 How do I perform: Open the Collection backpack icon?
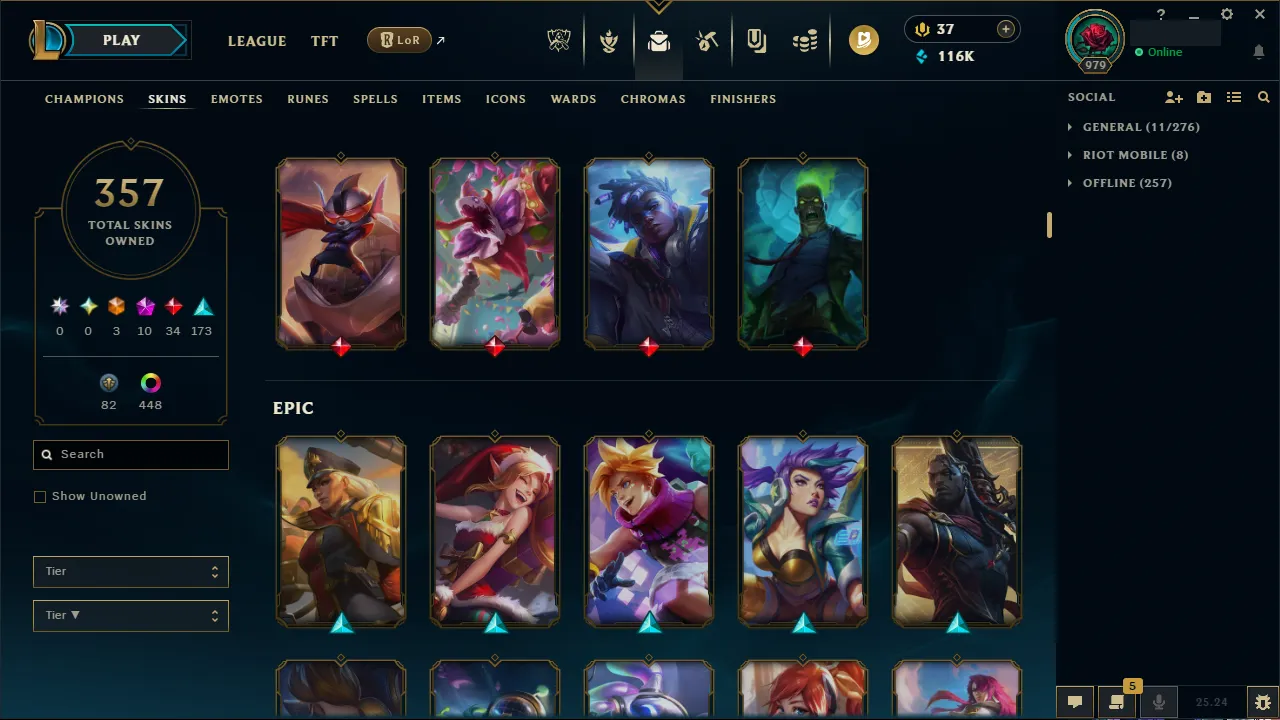coord(657,41)
